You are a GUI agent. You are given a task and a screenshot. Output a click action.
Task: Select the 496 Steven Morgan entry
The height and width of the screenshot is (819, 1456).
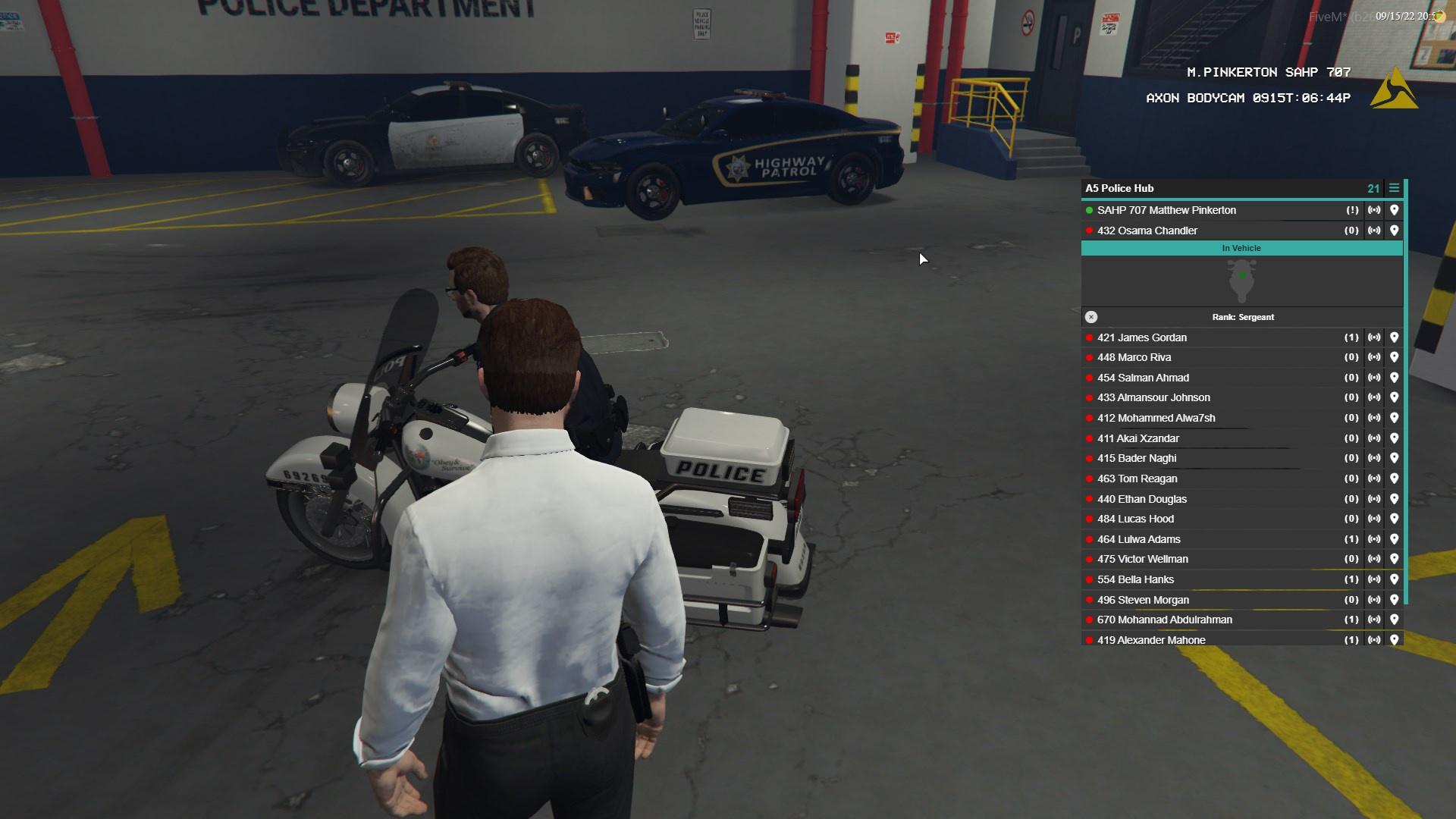tap(1183, 599)
